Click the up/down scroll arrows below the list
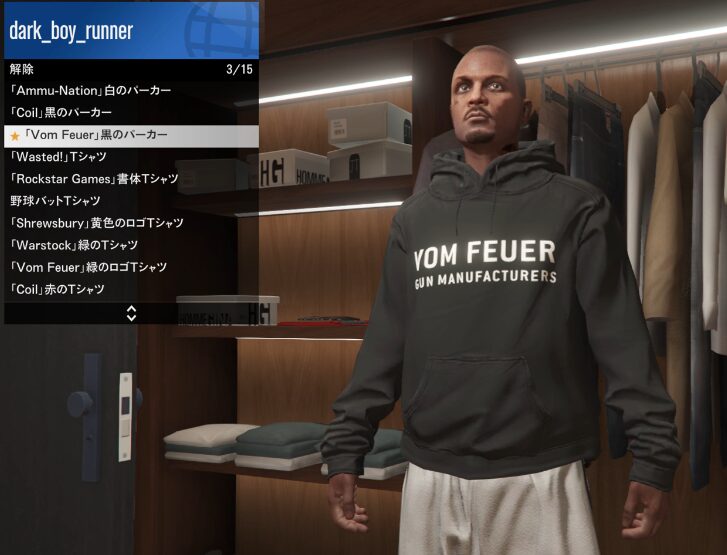727x555 pixels. (x=131, y=313)
